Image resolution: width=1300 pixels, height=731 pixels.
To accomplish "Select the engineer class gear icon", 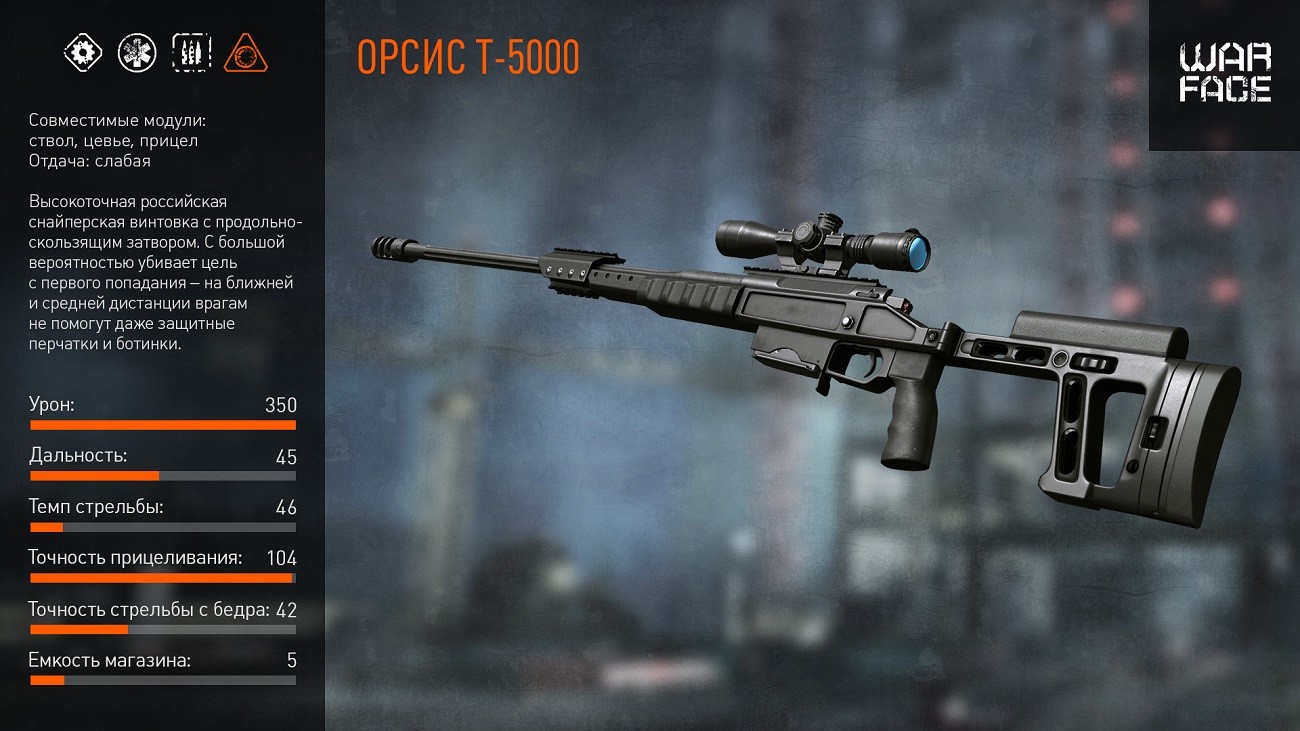I will click(83, 52).
